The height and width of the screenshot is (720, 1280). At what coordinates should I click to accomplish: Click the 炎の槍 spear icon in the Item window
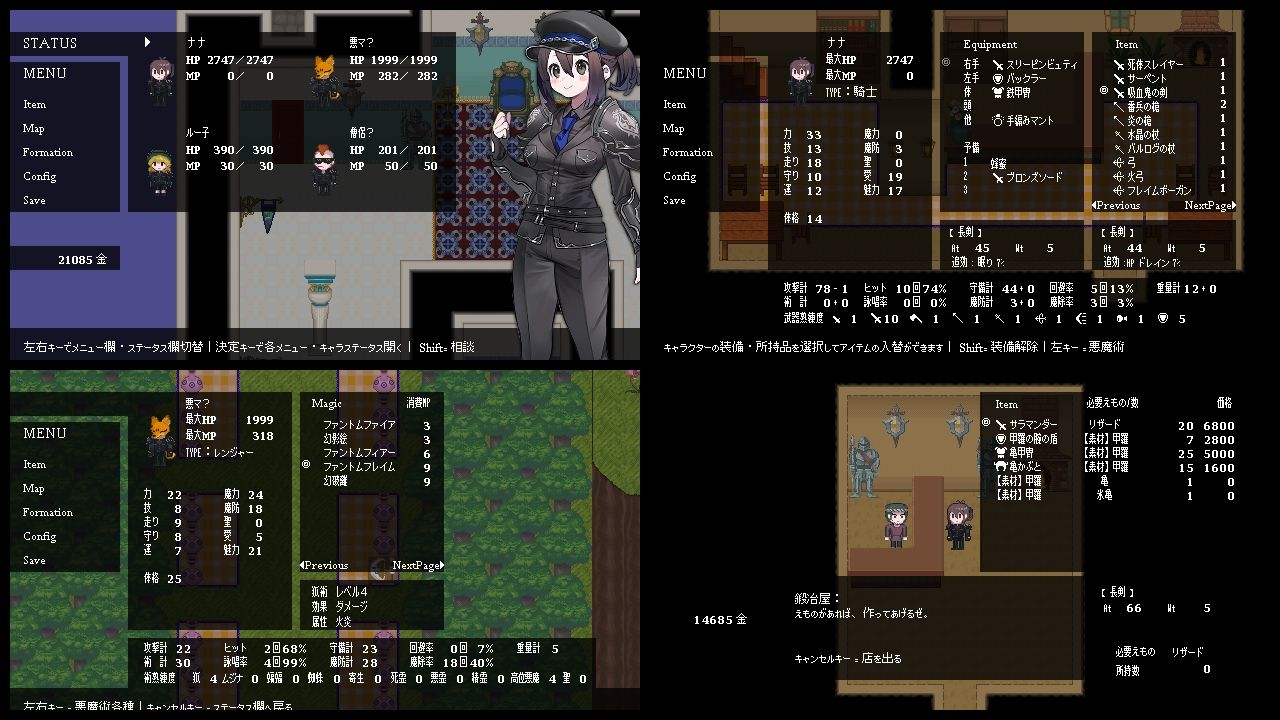pos(1119,120)
